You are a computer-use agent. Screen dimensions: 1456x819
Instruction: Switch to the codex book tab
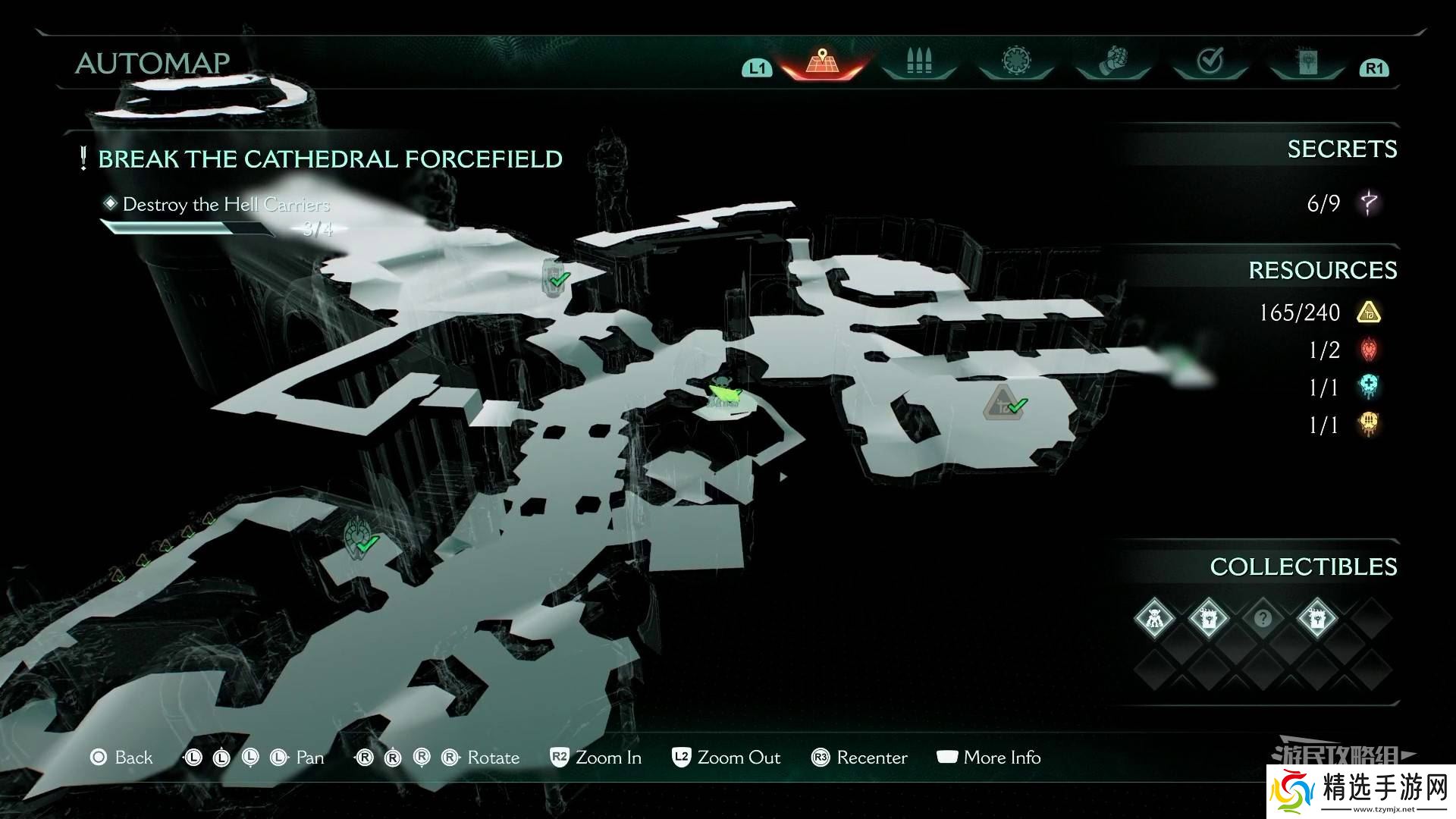click(1307, 62)
